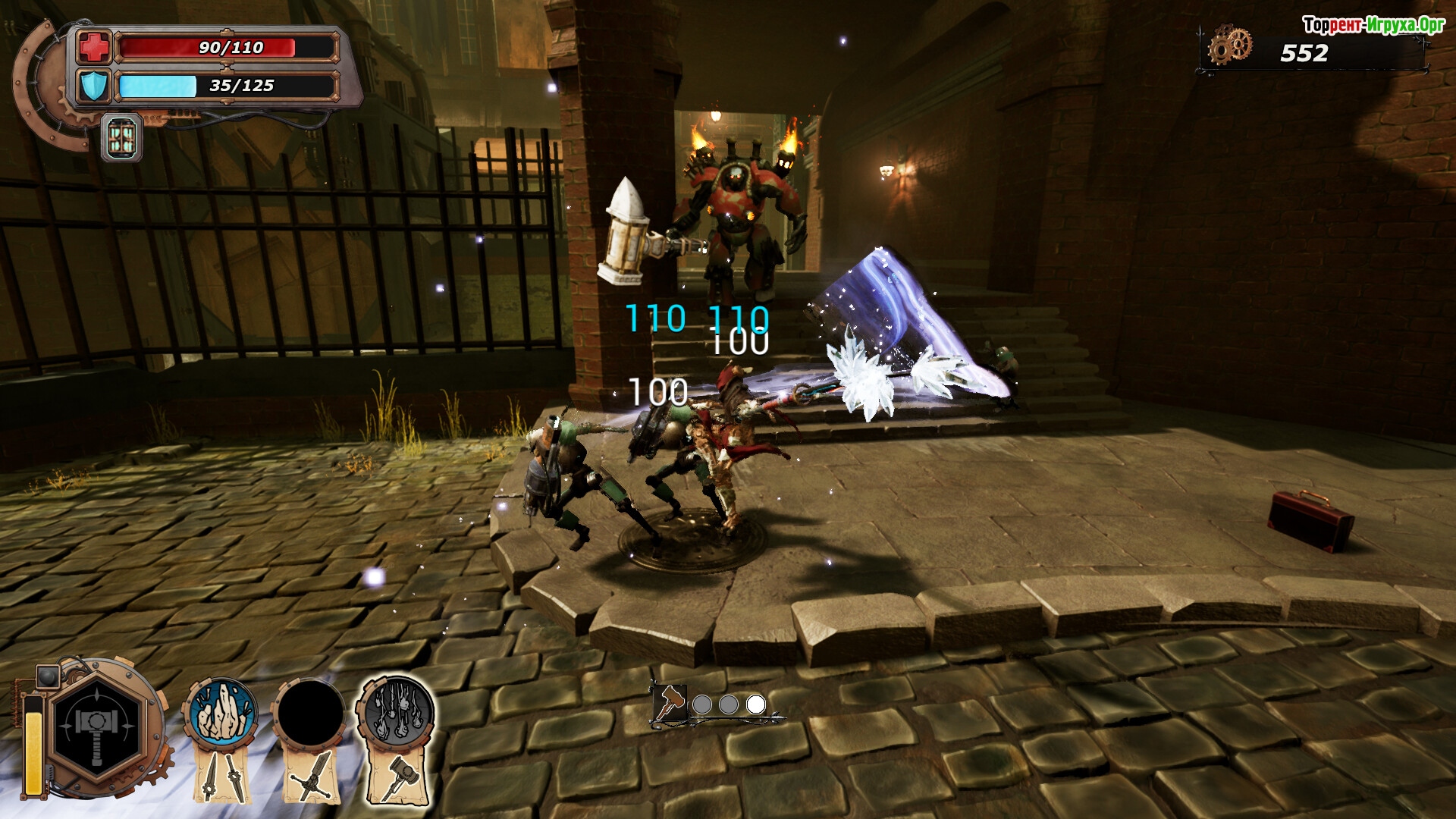Click the blue shield armor icon

[95, 86]
